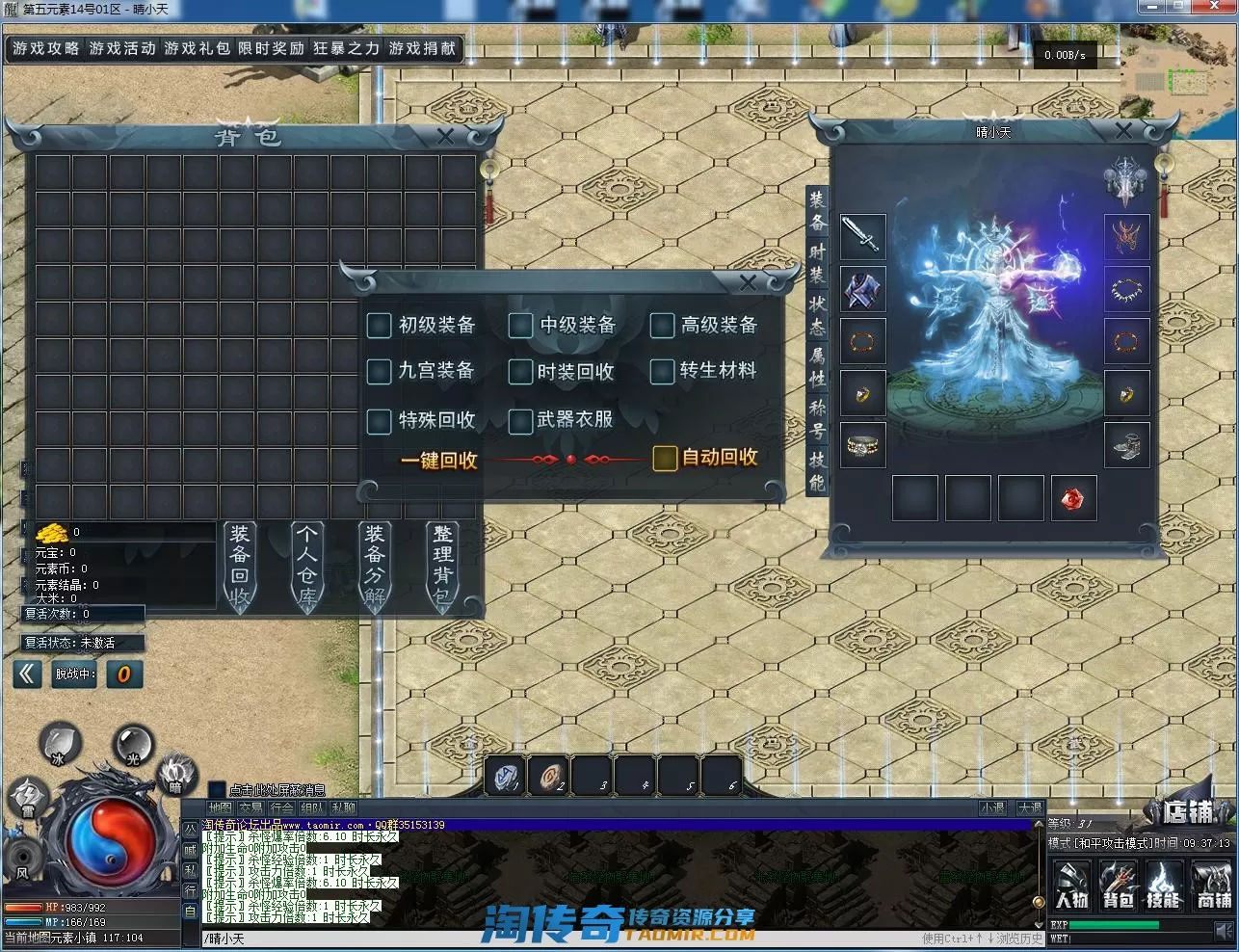Open 装备分解 equipment dismantle
The height and width of the screenshot is (952, 1239).
coord(375,566)
